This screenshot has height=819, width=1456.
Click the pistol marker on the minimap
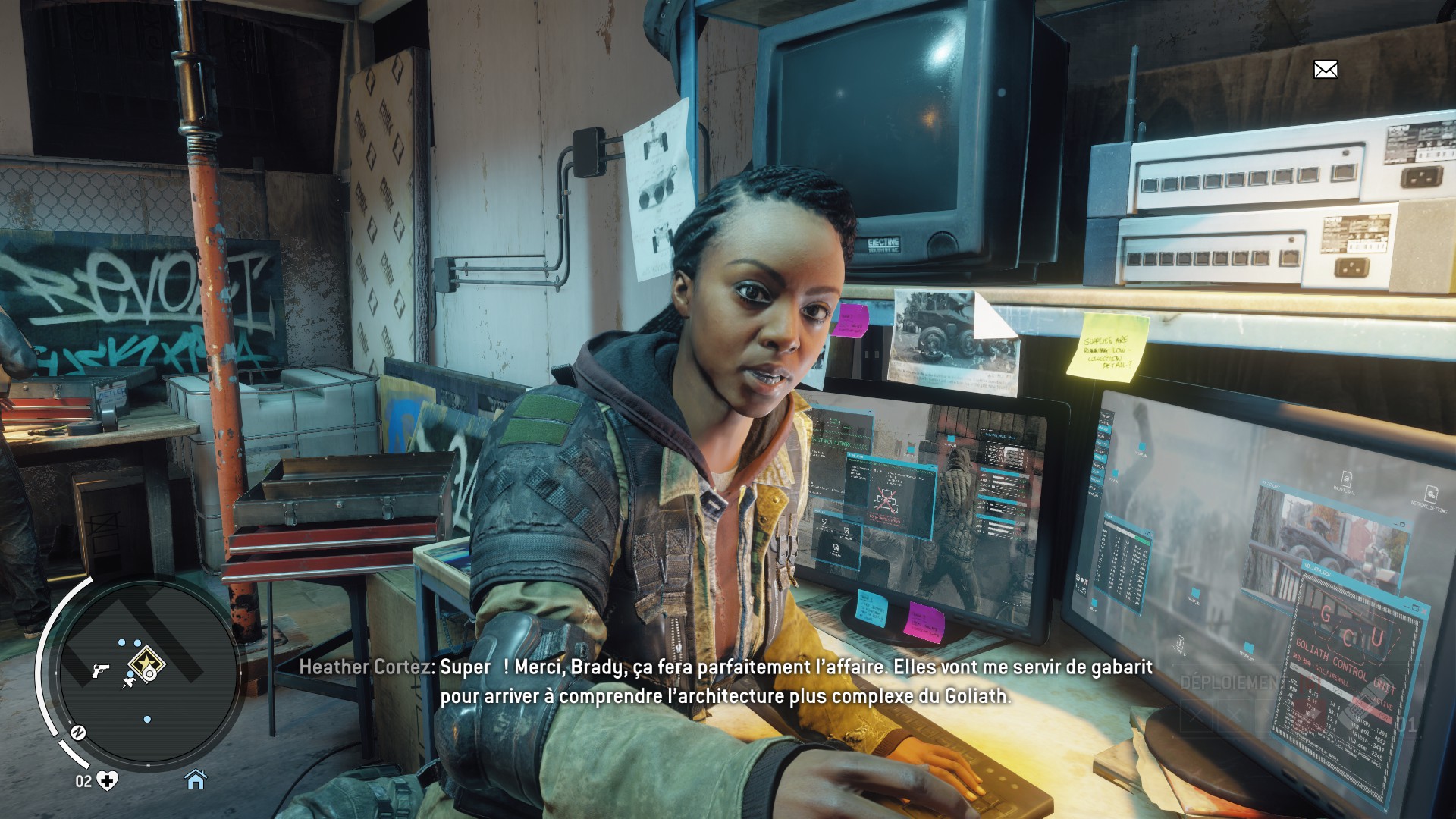coord(99,670)
